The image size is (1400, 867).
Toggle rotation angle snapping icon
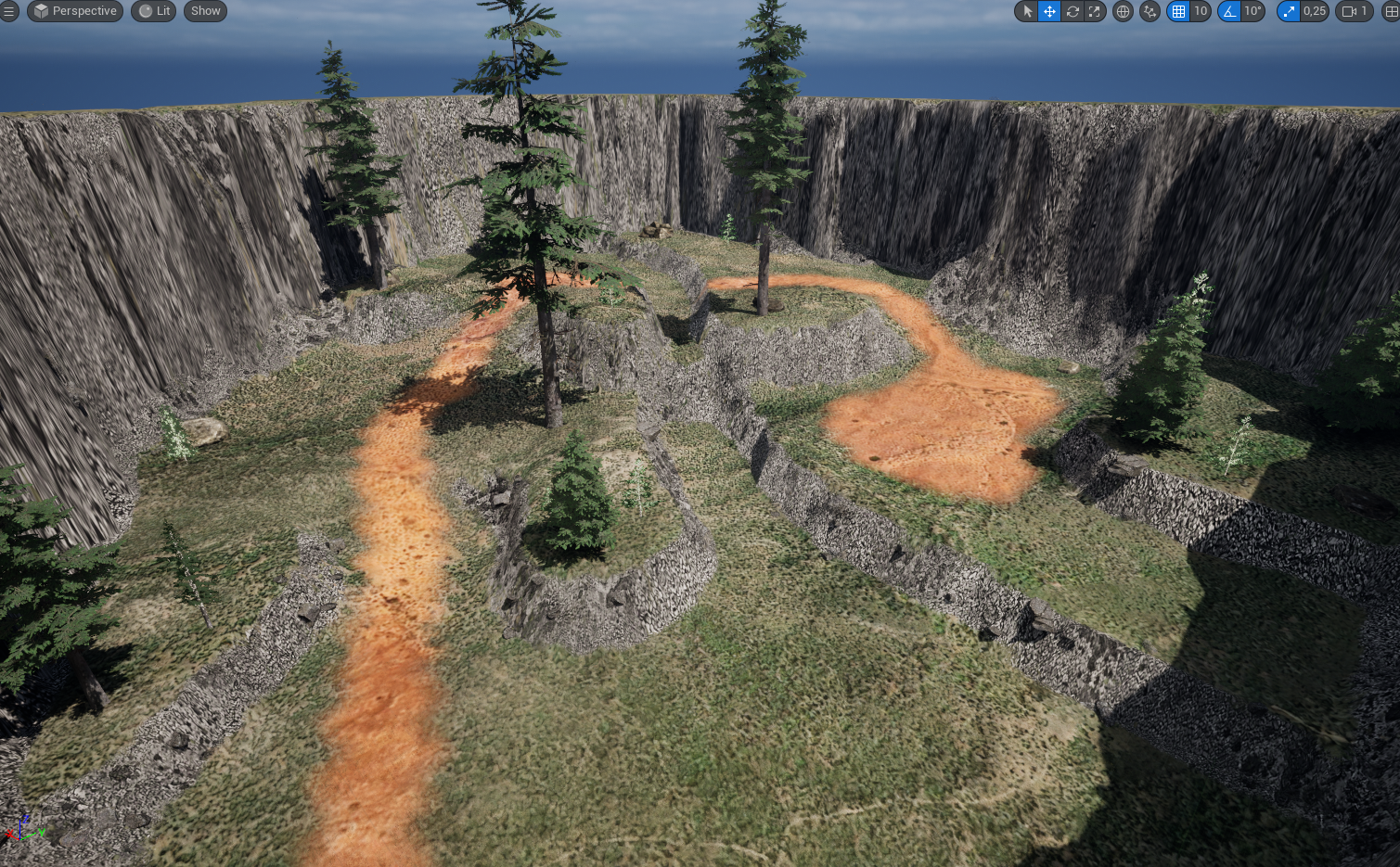pyautogui.click(x=1229, y=11)
